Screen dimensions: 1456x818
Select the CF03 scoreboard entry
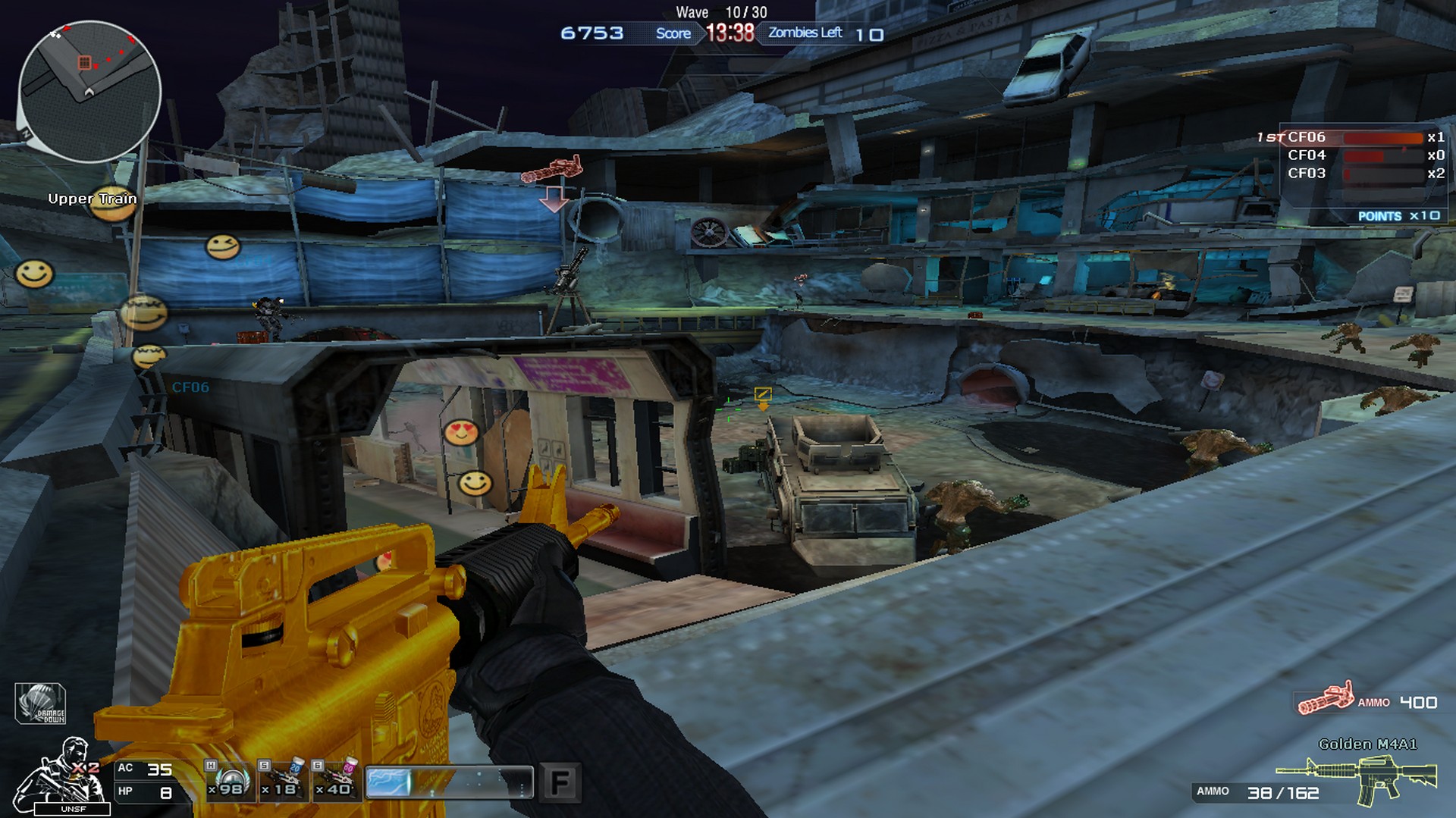tap(1335, 173)
